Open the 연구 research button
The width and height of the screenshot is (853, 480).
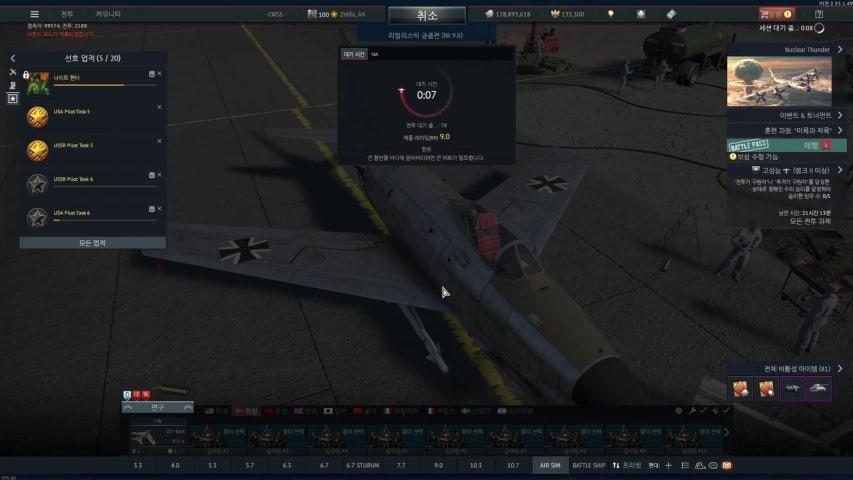tap(157, 407)
